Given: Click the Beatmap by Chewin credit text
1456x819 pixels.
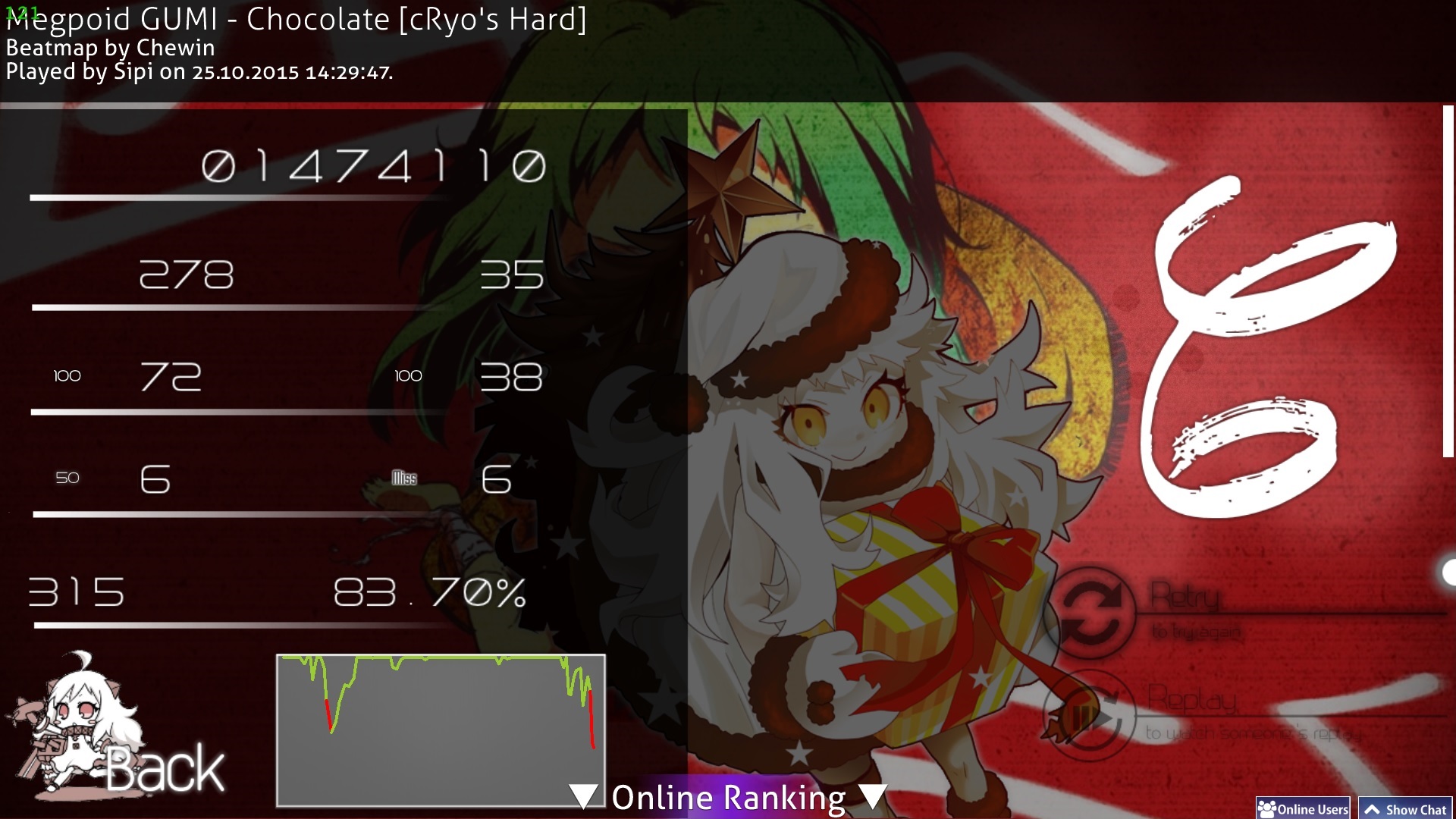Looking at the screenshot, I should [x=110, y=48].
